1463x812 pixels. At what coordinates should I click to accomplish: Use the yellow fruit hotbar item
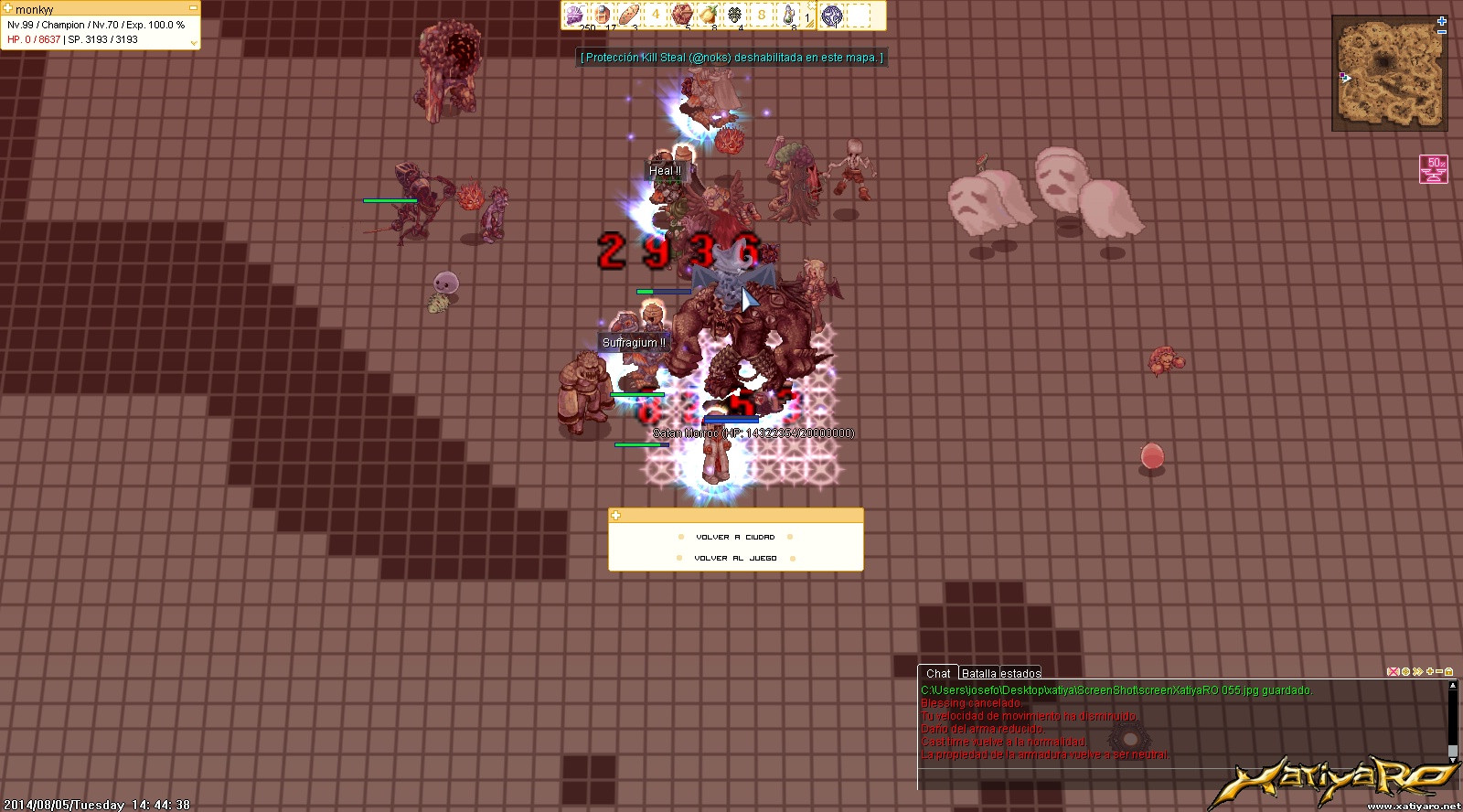[708, 15]
